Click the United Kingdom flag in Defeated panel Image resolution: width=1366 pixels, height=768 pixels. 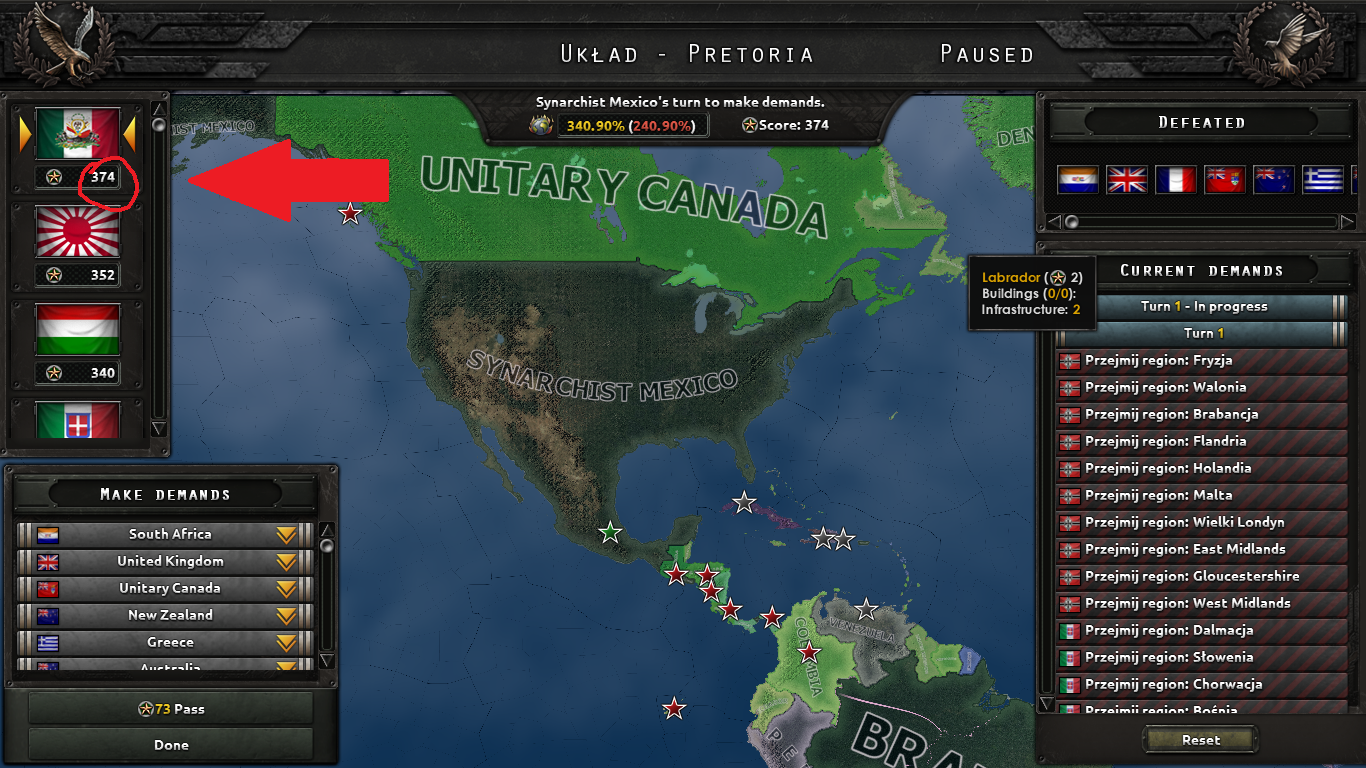click(x=1126, y=177)
